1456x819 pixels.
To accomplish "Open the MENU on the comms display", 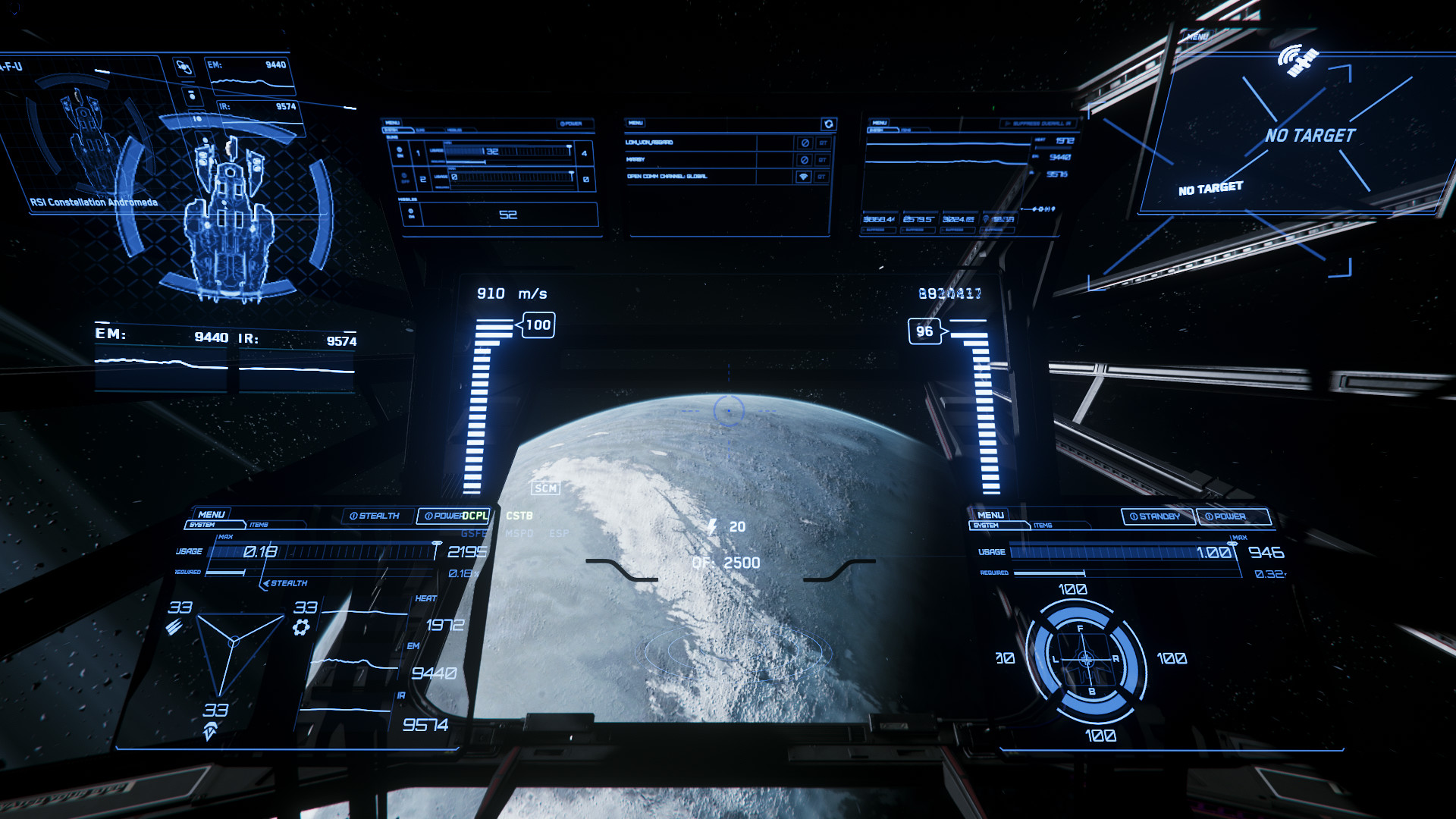I will pyautogui.click(x=635, y=123).
